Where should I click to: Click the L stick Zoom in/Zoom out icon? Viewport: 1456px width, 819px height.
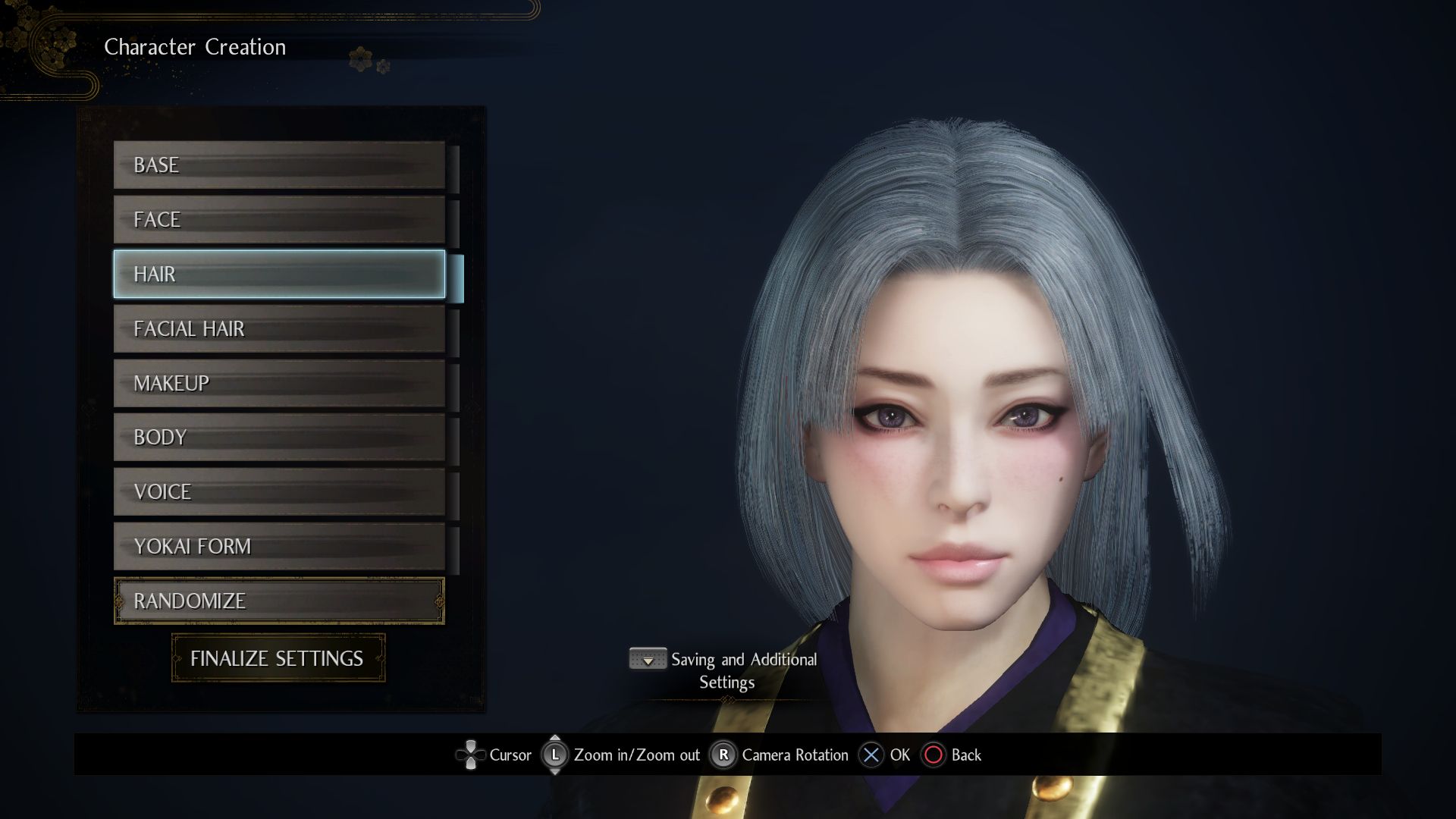pyautogui.click(x=556, y=755)
